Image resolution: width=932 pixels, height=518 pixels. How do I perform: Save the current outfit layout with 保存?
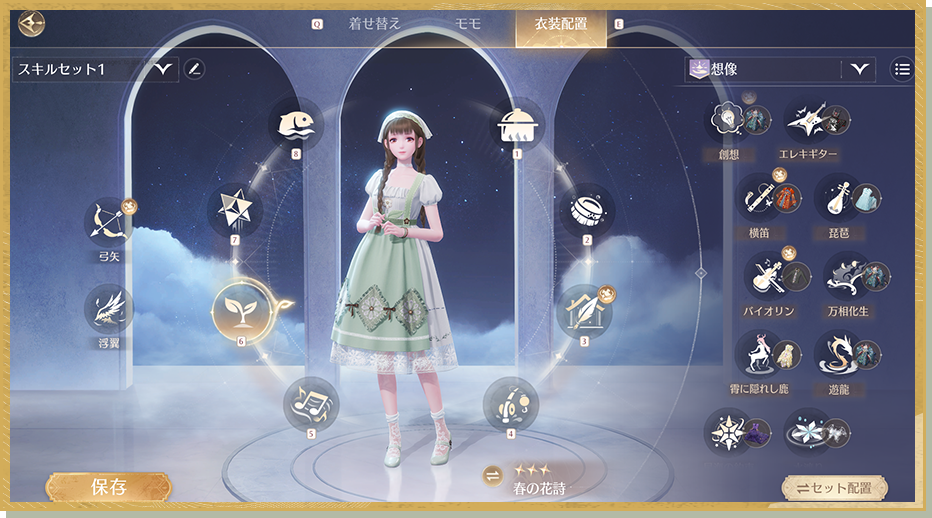click(108, 487)
